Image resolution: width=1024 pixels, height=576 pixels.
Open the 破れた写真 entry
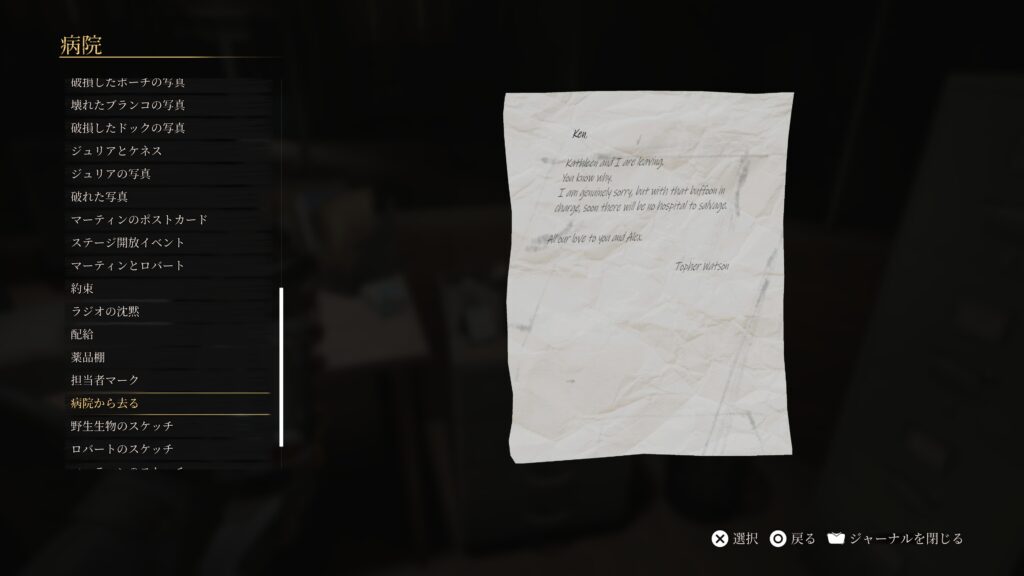coord(99,197)
